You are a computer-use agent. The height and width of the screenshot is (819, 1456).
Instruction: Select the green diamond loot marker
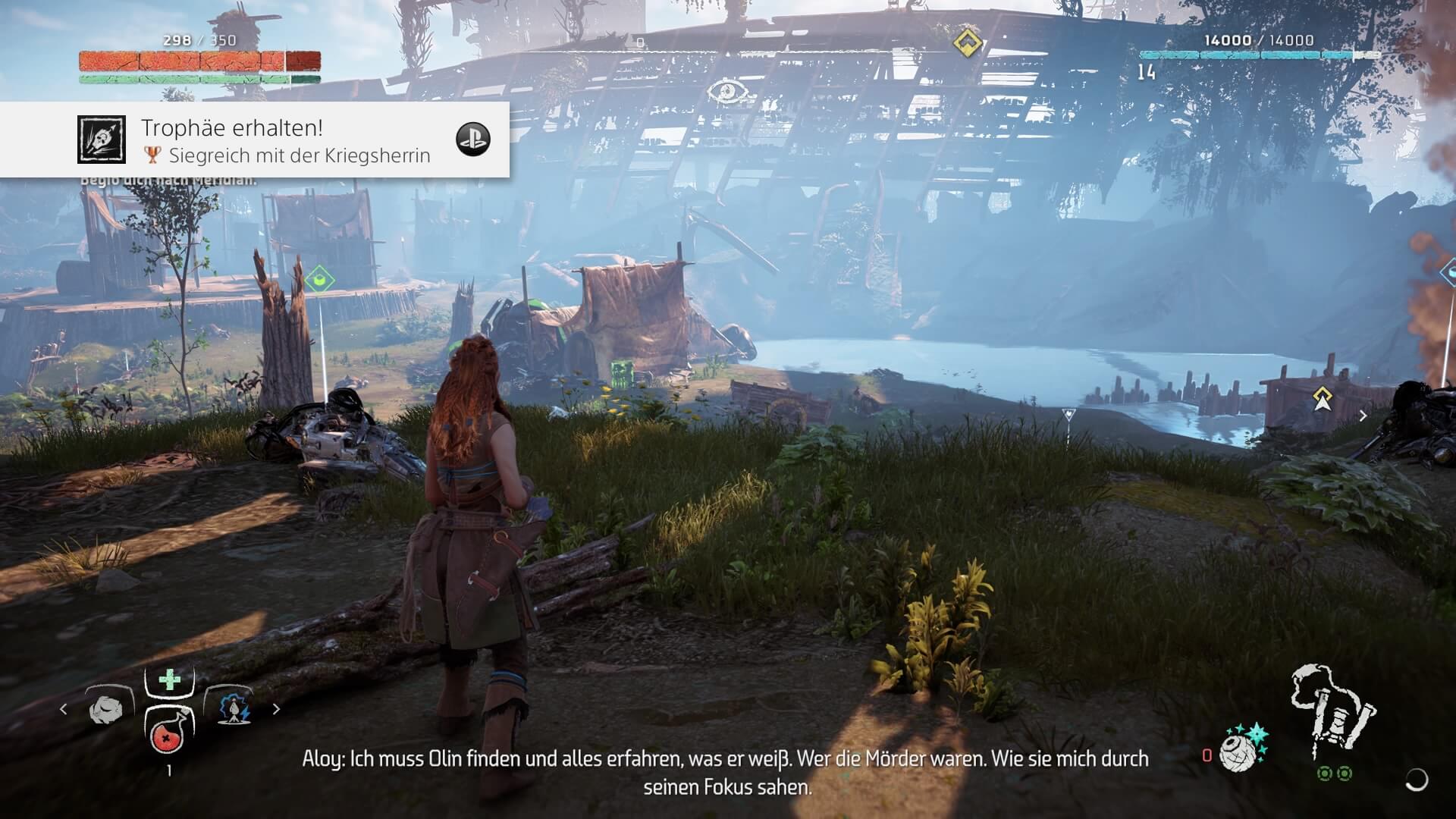coord(319,280)
